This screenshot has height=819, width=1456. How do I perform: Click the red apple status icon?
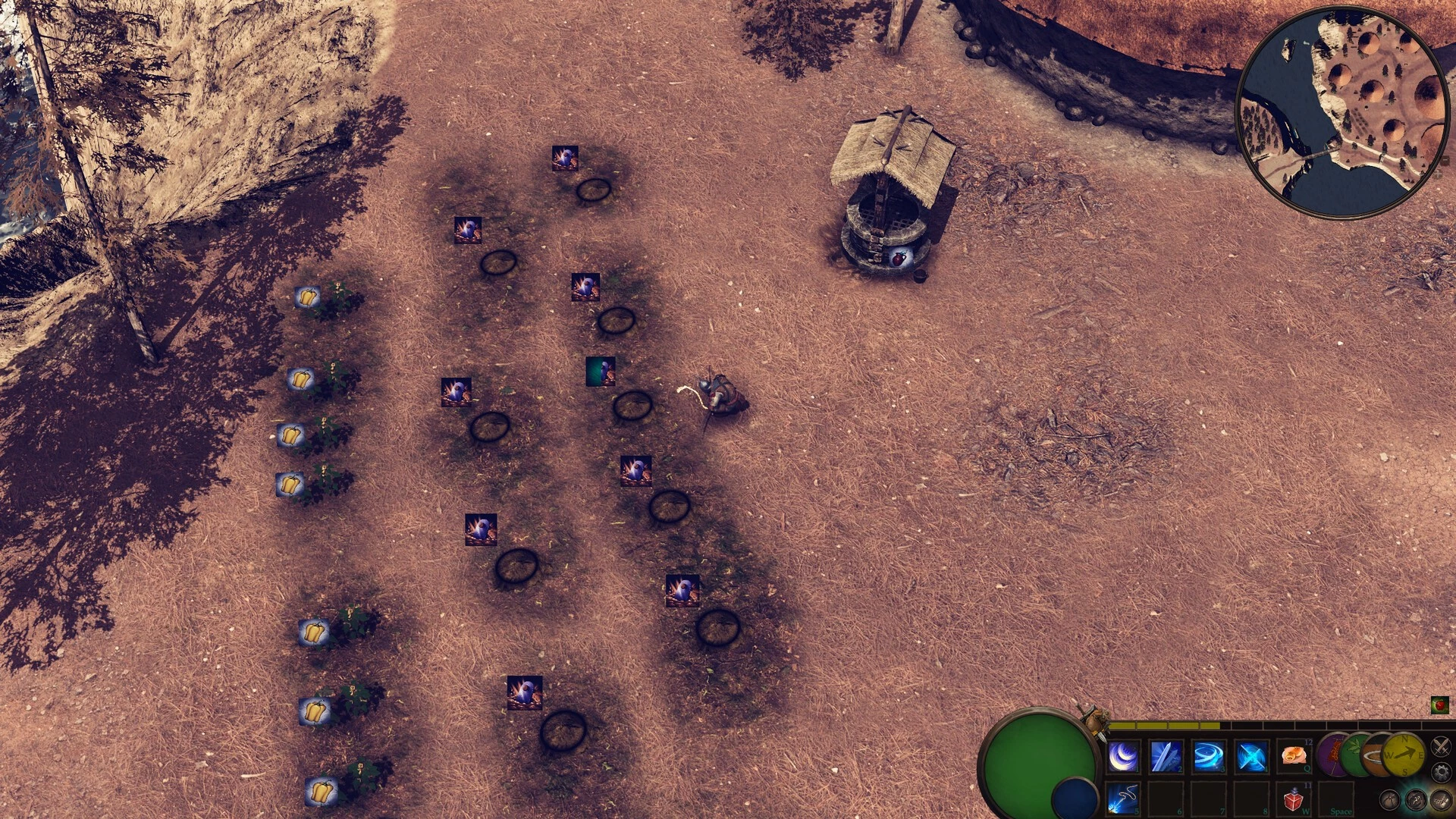(1439, 705)
